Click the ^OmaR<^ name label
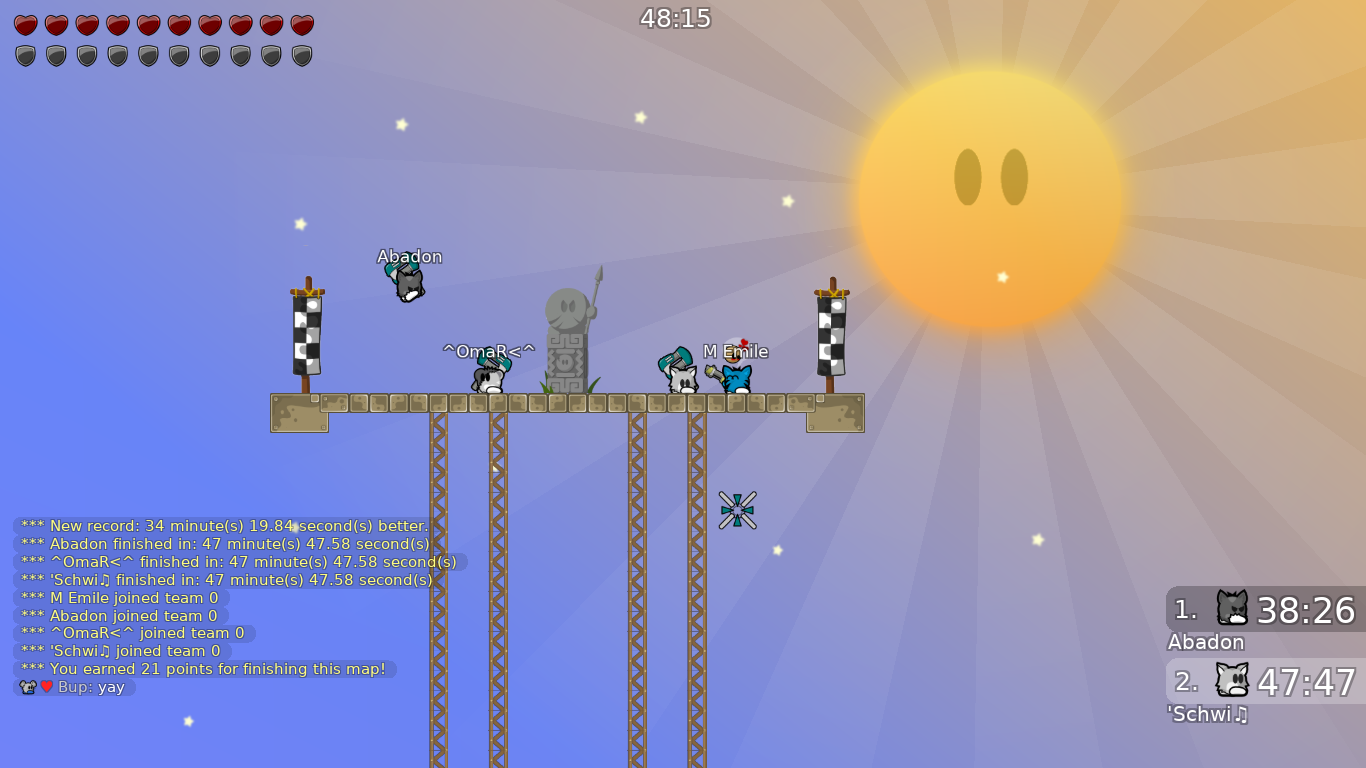 pos(489,351)
